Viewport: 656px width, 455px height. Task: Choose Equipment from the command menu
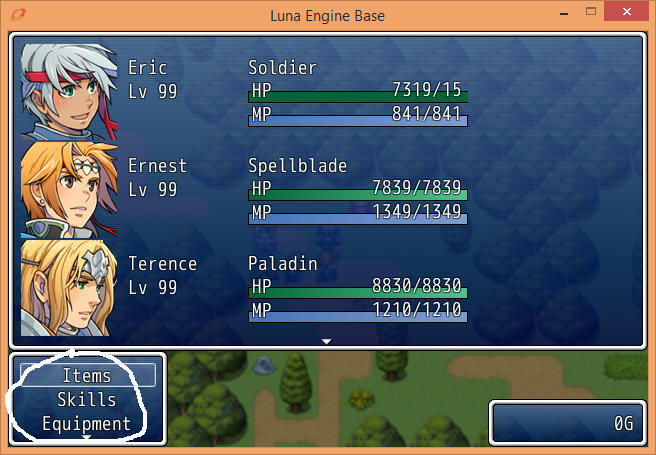pos(87,423)
